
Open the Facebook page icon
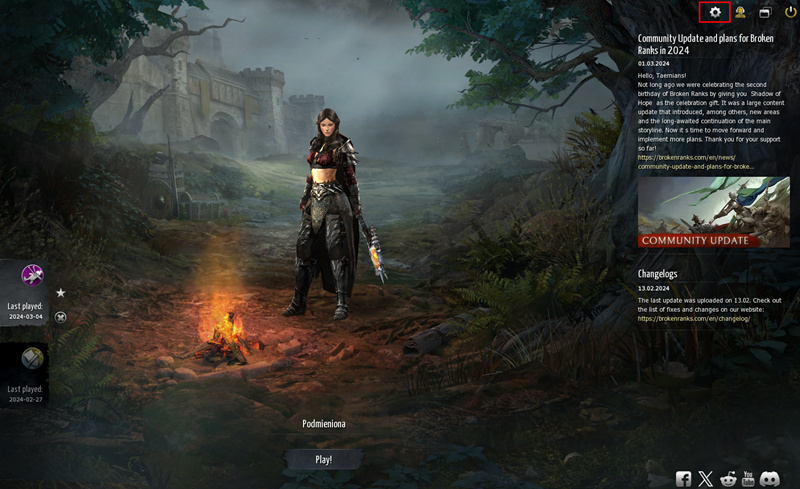684,479
